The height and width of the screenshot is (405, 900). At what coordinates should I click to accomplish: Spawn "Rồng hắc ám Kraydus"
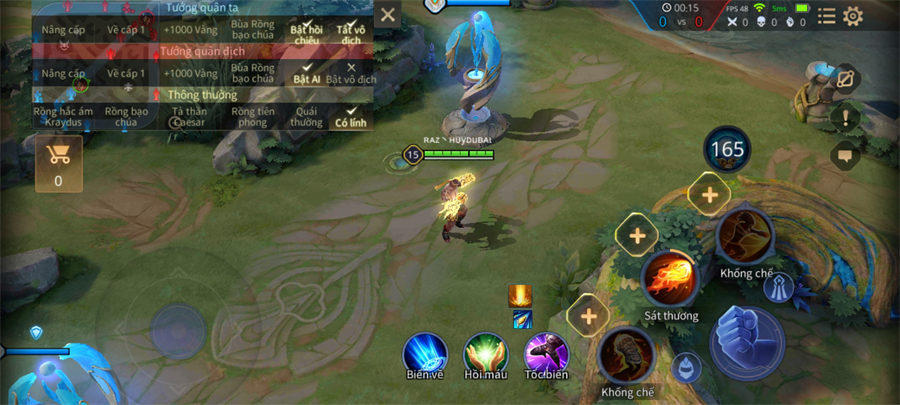pos(63,116)
